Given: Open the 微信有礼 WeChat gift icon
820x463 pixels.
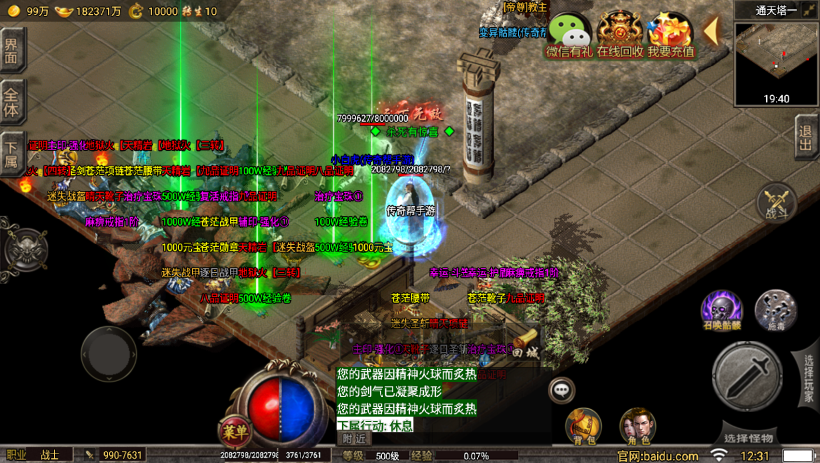Looking at the screenshot, I should pyautogui.click(x=569, y=35).
